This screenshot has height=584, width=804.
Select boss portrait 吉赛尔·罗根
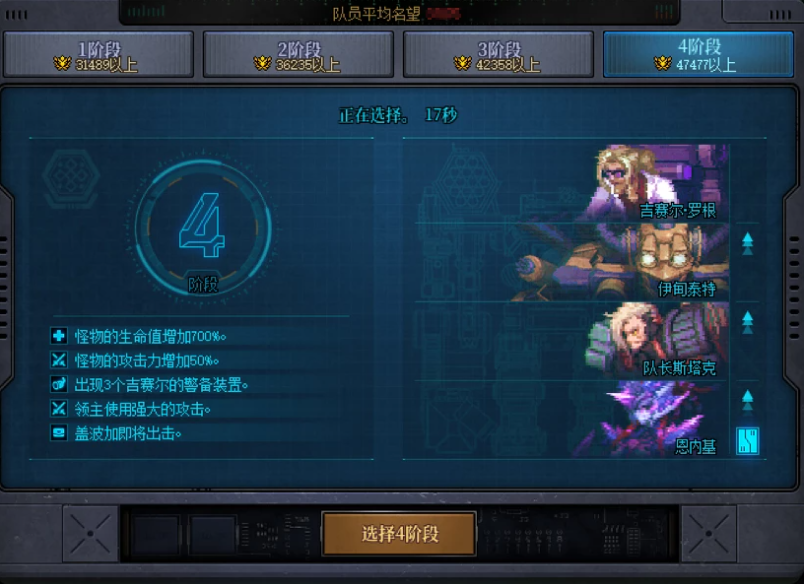(655, 183)
